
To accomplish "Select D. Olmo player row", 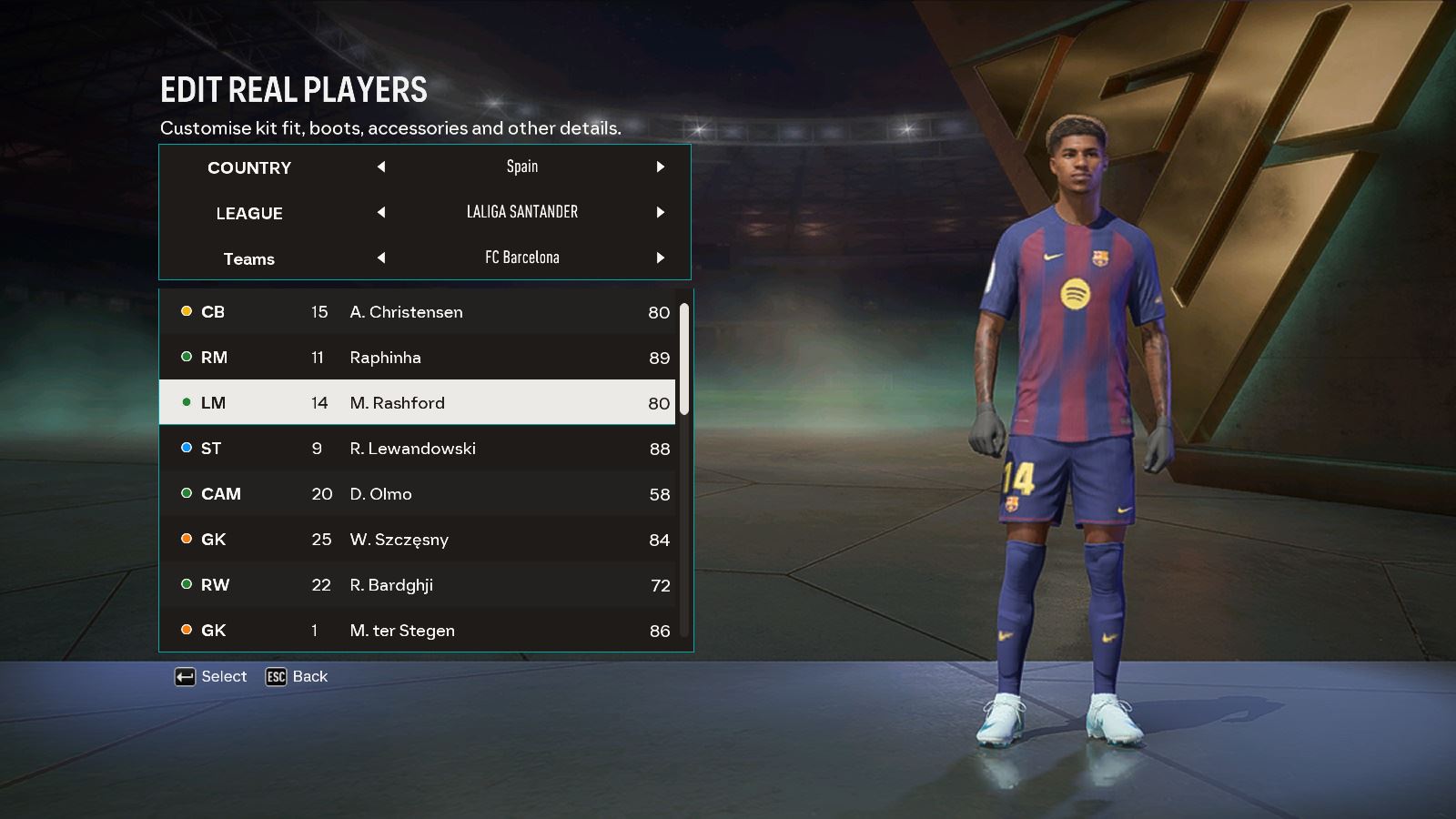I will [417, 494].
